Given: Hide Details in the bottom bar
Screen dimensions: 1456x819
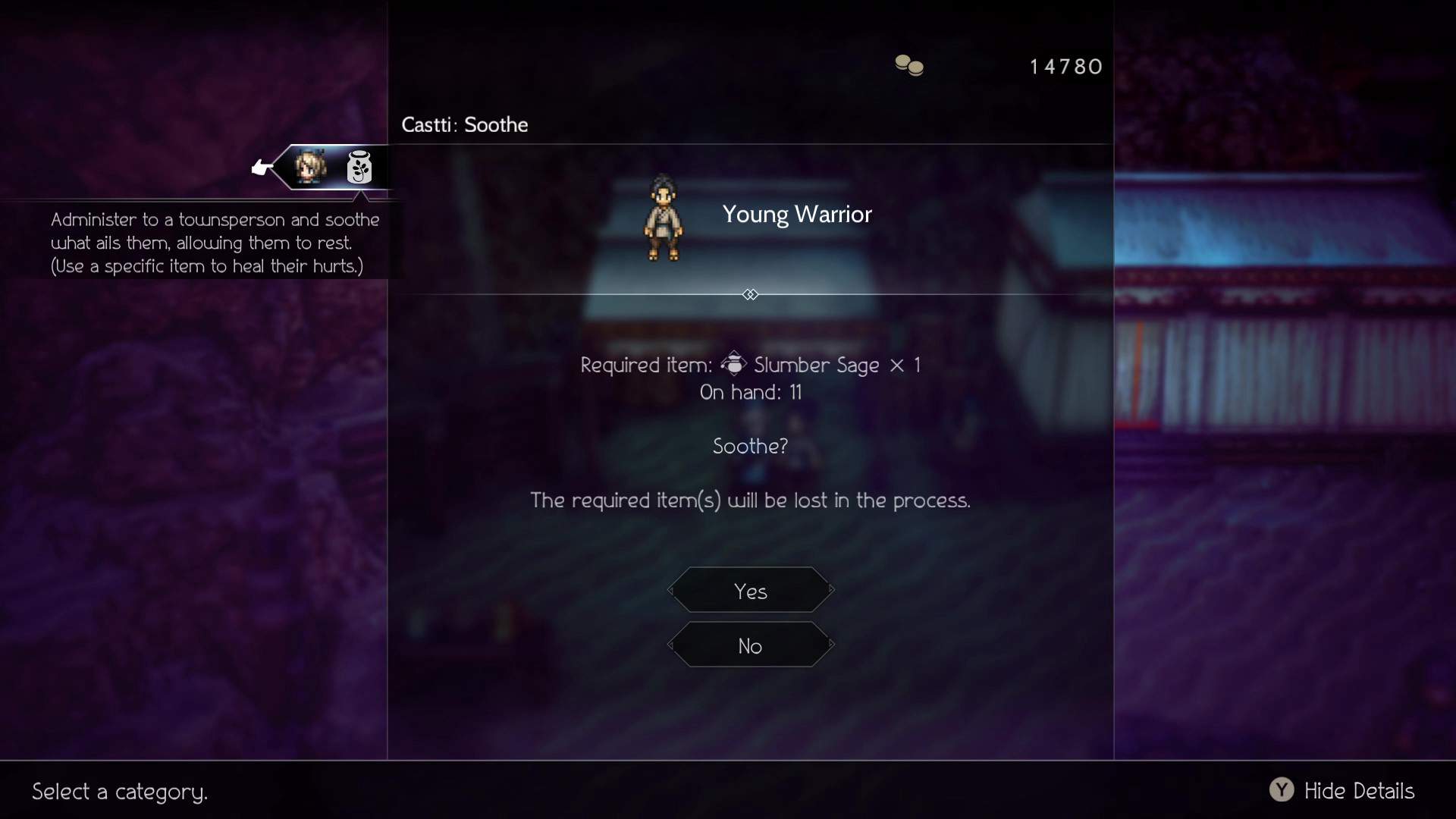Looking at the screenshot, I should 1342,791.
